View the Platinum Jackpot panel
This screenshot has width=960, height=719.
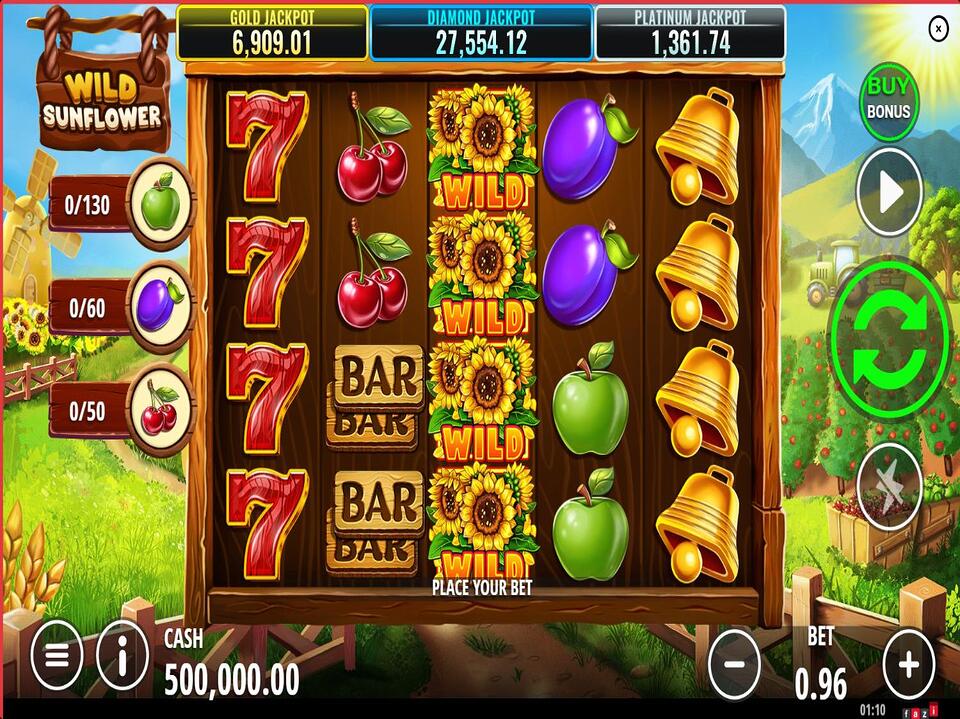[690, 34]
